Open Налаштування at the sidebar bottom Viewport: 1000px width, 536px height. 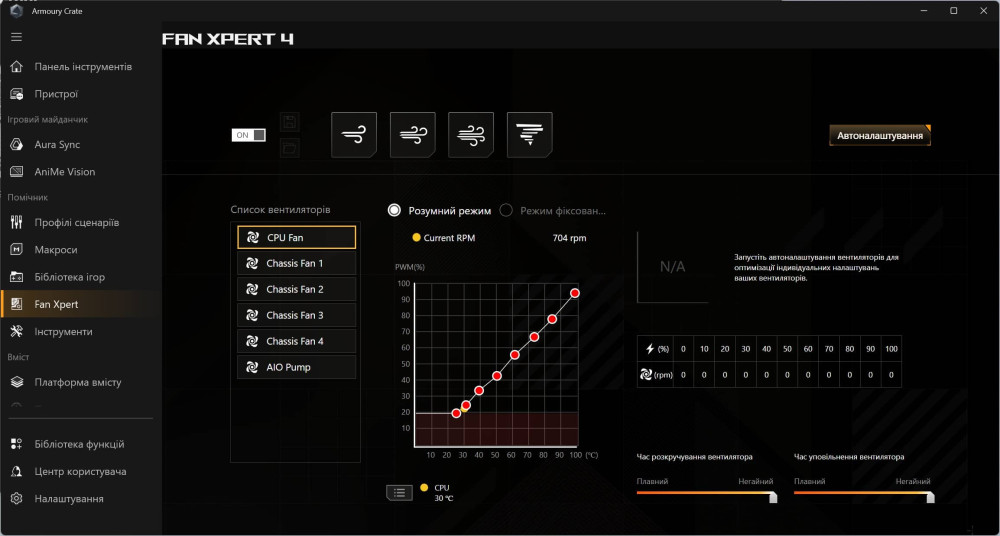pos(68,499)
